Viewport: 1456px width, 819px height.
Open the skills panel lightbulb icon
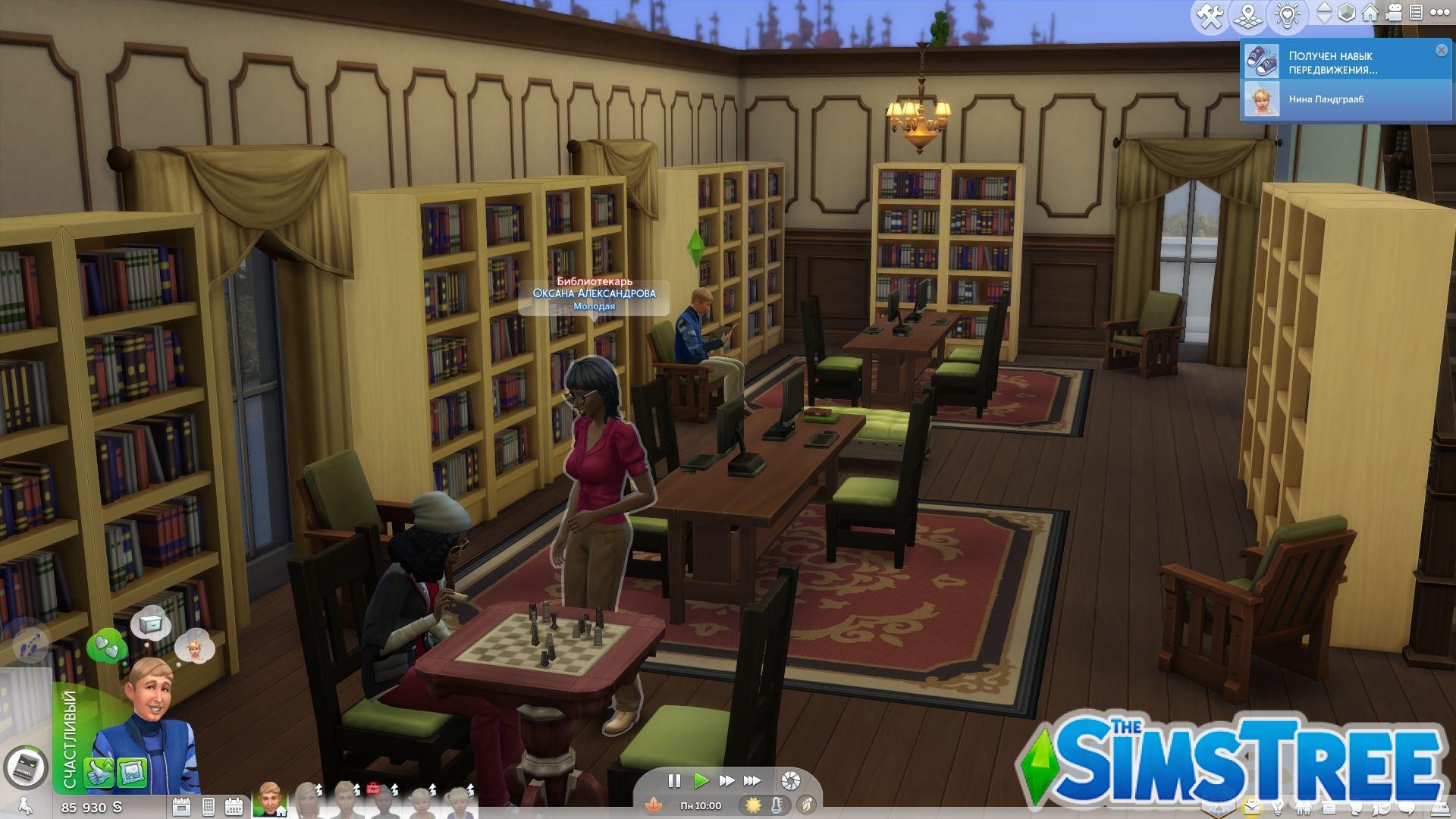click(1279, 806)
